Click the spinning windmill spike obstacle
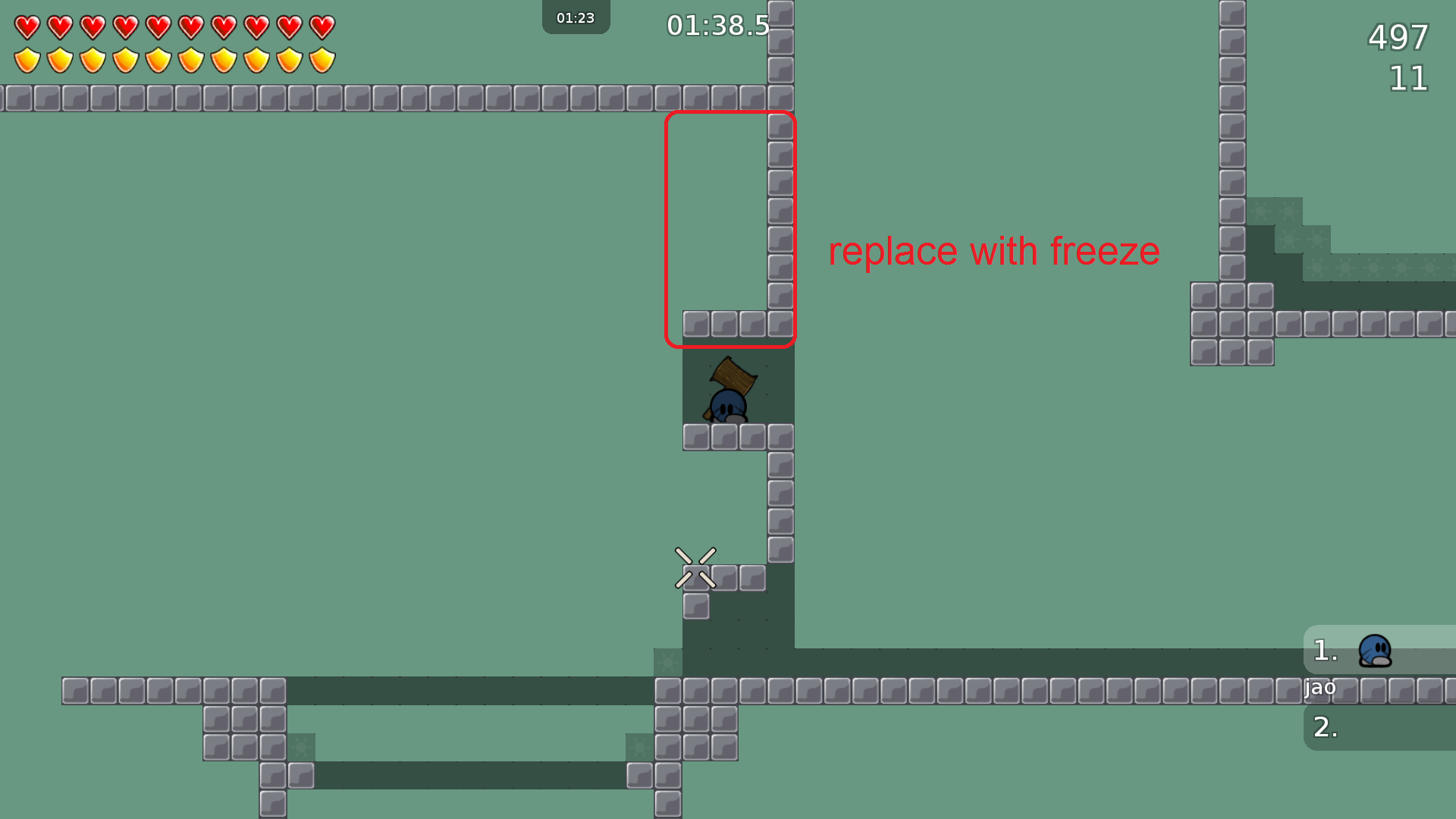The width and height of the screenshot is (1456, 819). [695, 567]
